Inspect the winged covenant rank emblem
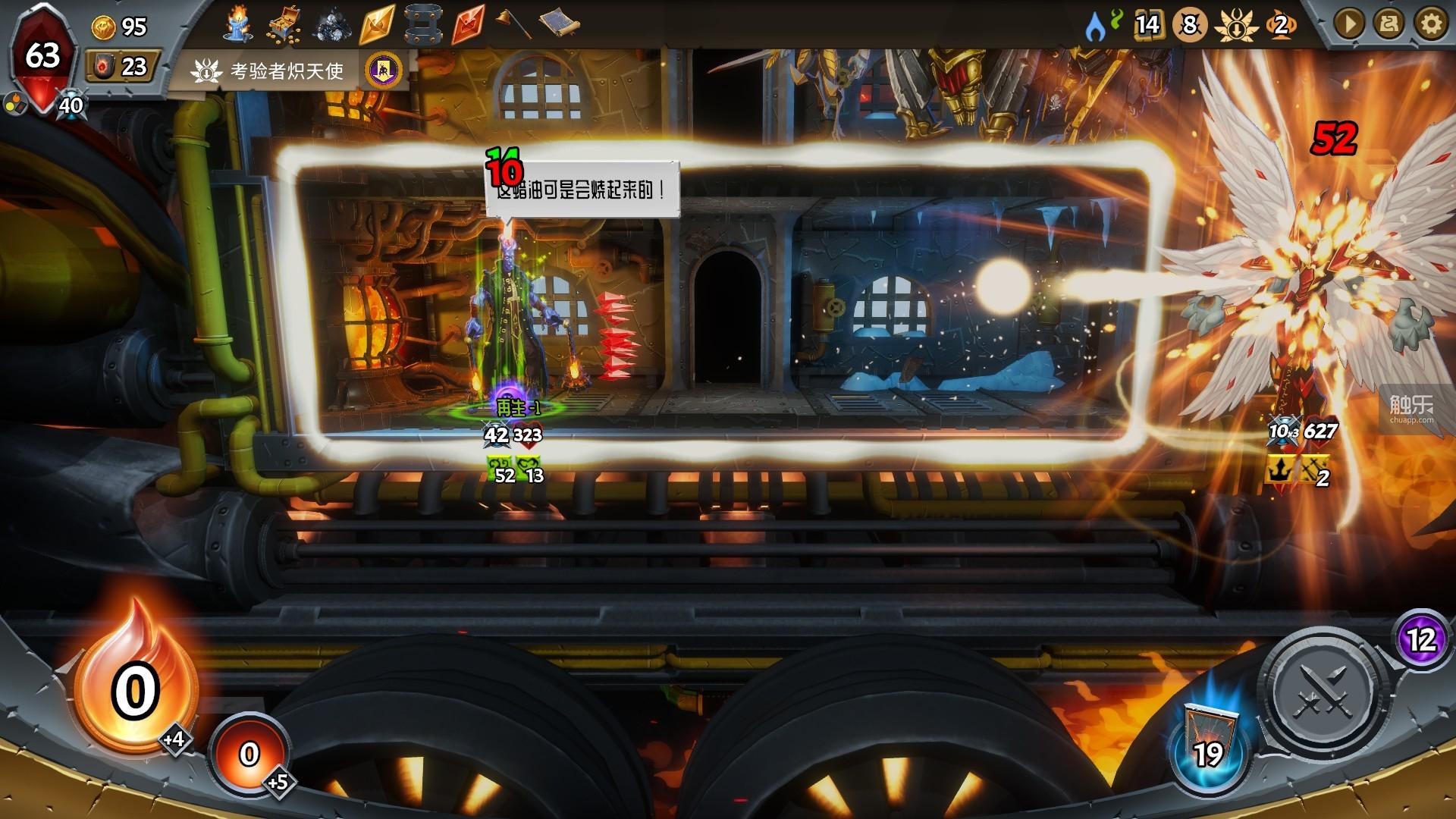Viewport: 1456px width, 819px height. tap(1233, 25)
